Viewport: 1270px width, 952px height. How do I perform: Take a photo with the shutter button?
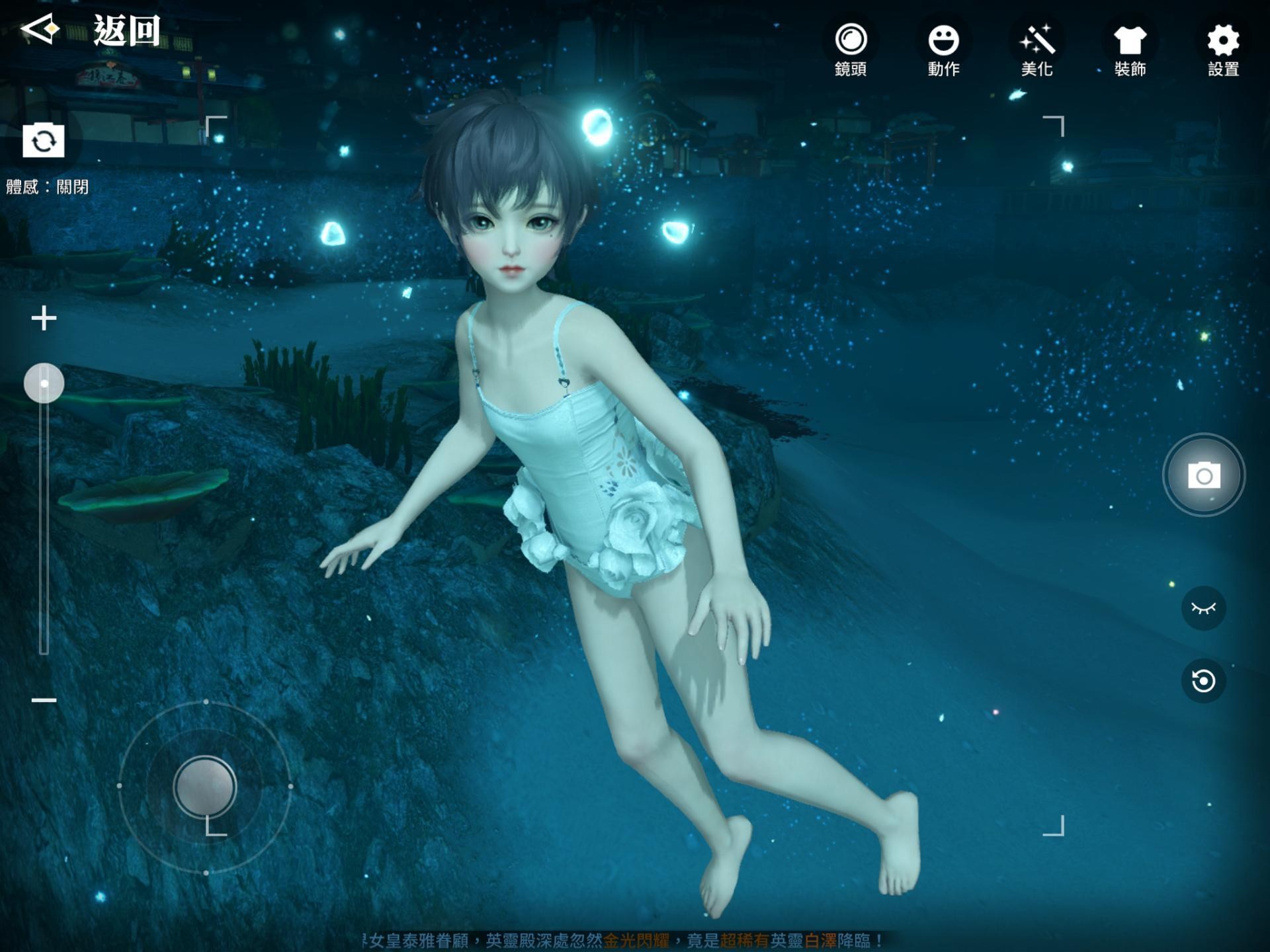point(1204,475)
